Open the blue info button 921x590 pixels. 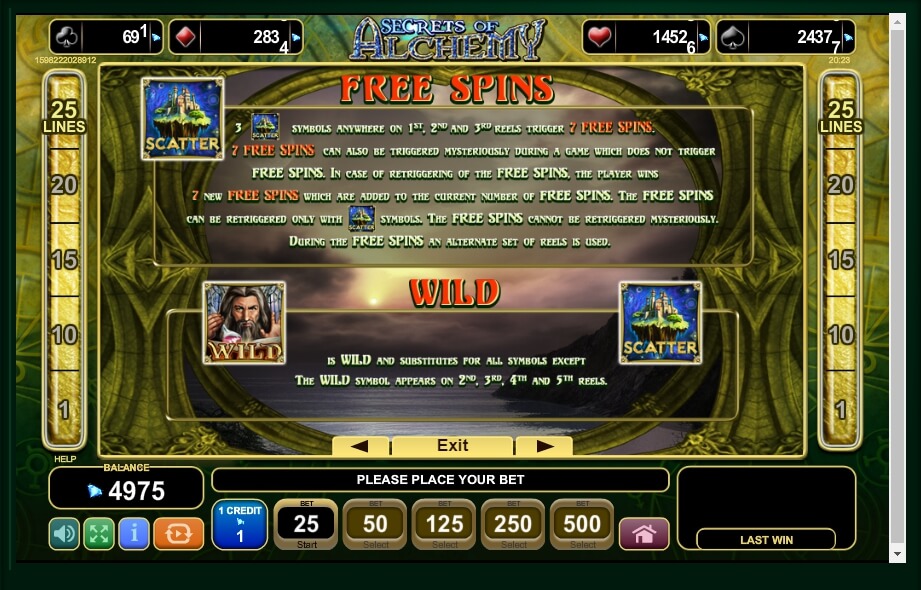(134, 534)
